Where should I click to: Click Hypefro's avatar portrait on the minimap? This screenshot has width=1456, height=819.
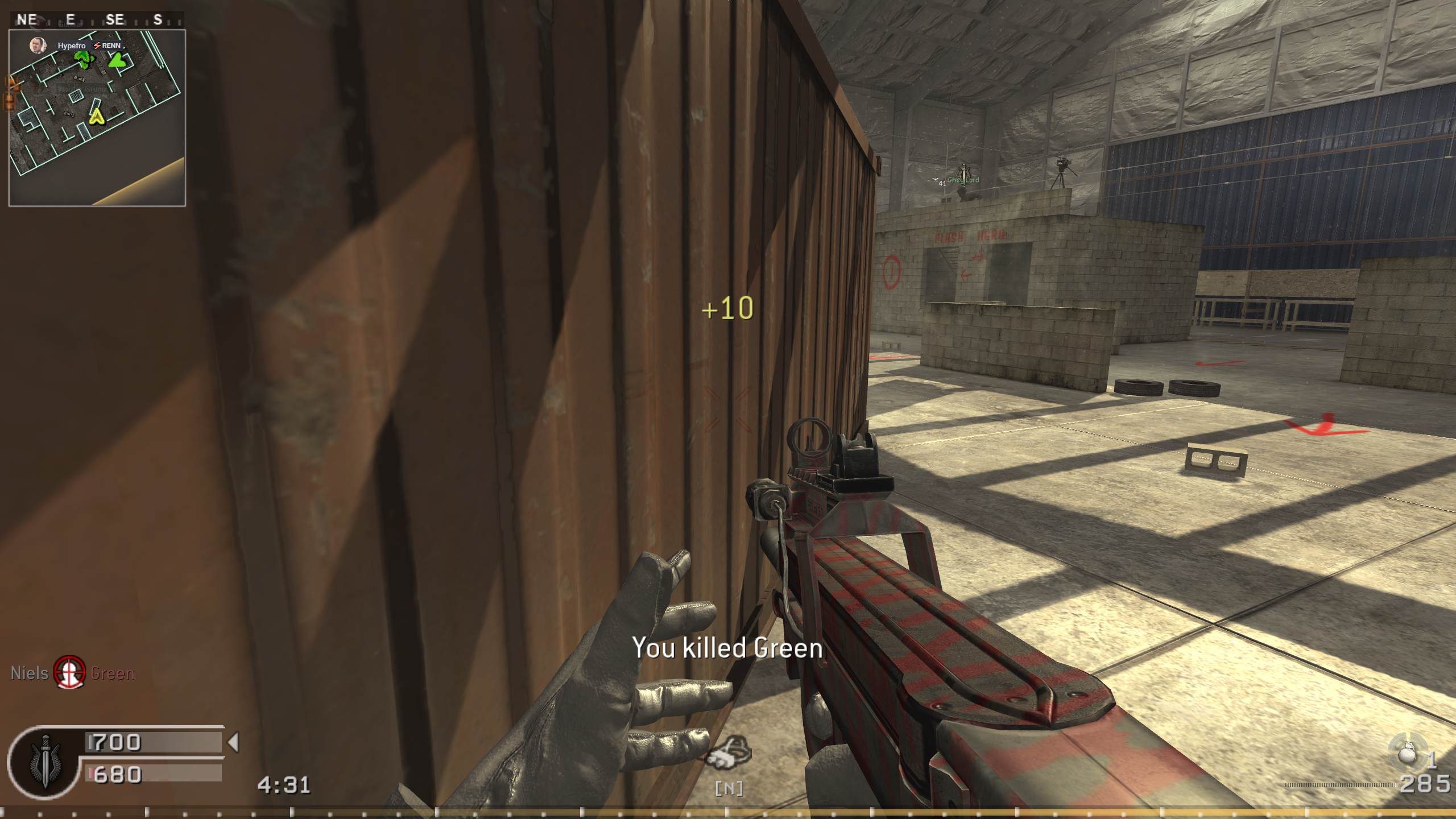tap(38, 45)
